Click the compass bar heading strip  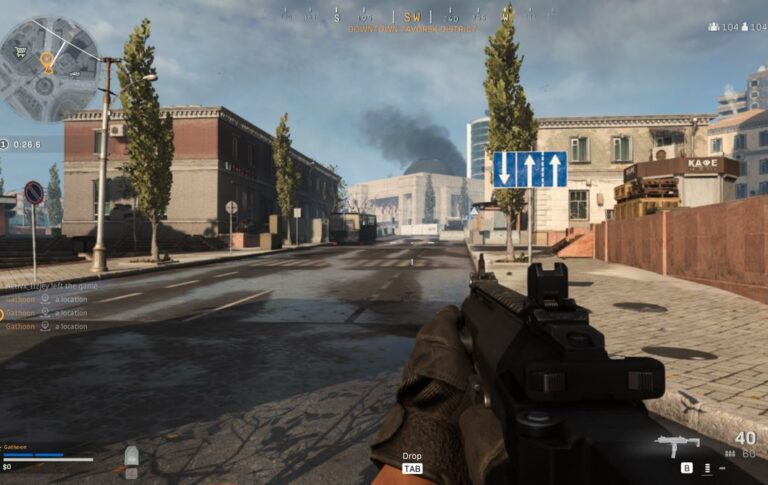point(412,16)
